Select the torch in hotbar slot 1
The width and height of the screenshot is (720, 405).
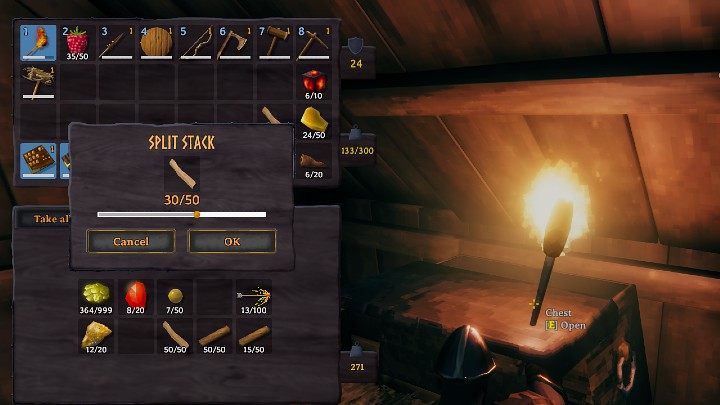click(38, 44)
